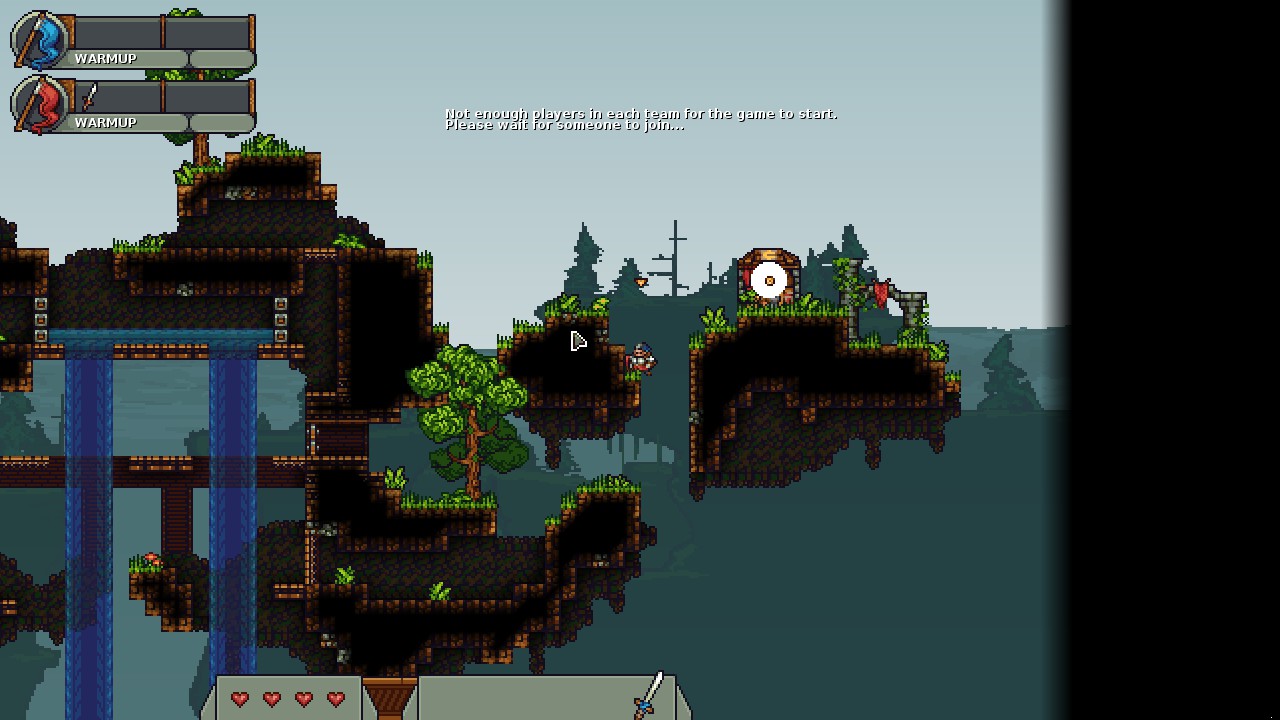Select the sword icon in the bottom bar
Viewport: 1280px width, 720px height.
pyautogui.click(x=649, y=694)
